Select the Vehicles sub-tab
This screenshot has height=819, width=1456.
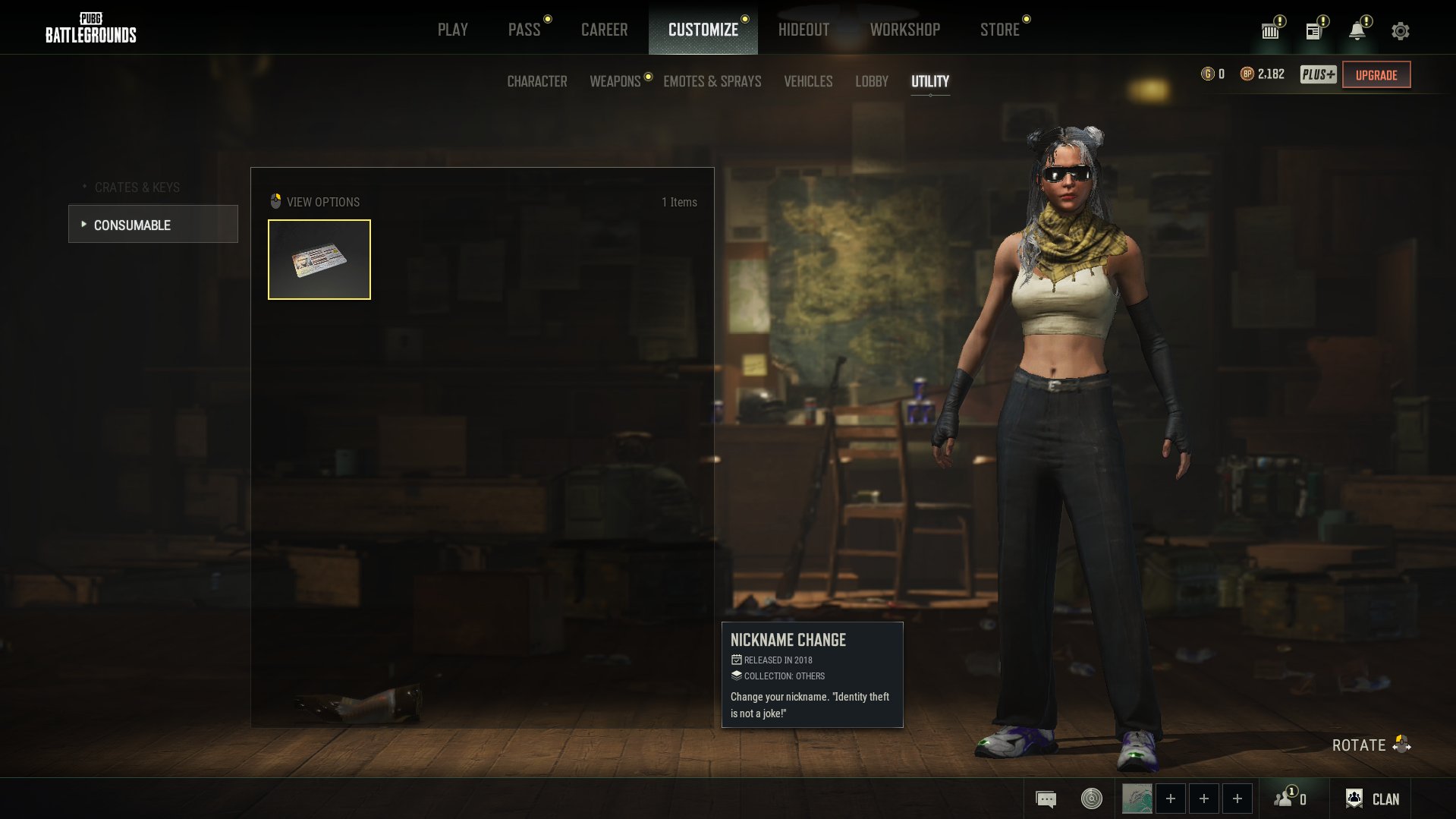click(807, 81)
